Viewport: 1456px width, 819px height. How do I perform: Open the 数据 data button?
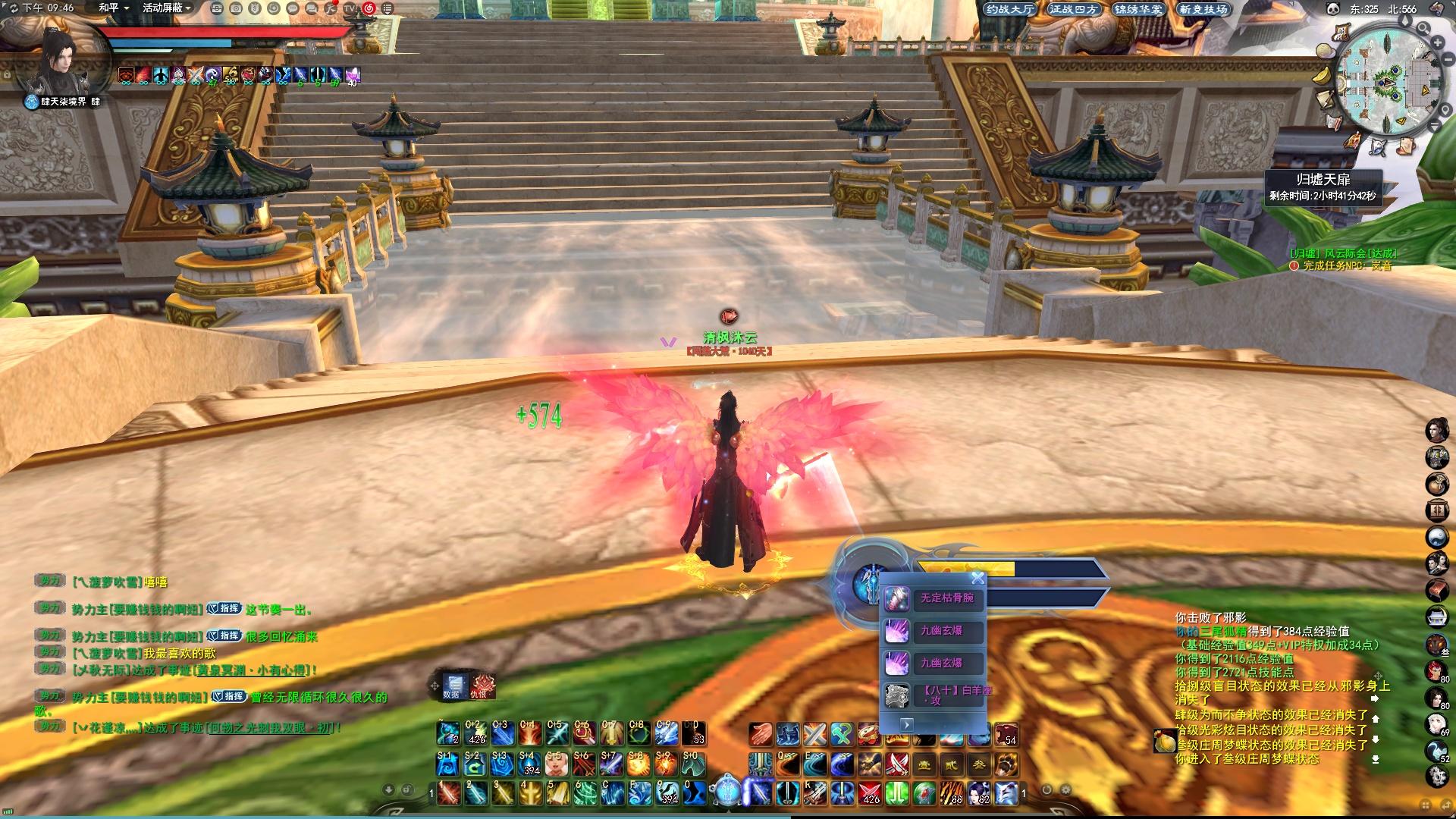[x=453, y=686]
